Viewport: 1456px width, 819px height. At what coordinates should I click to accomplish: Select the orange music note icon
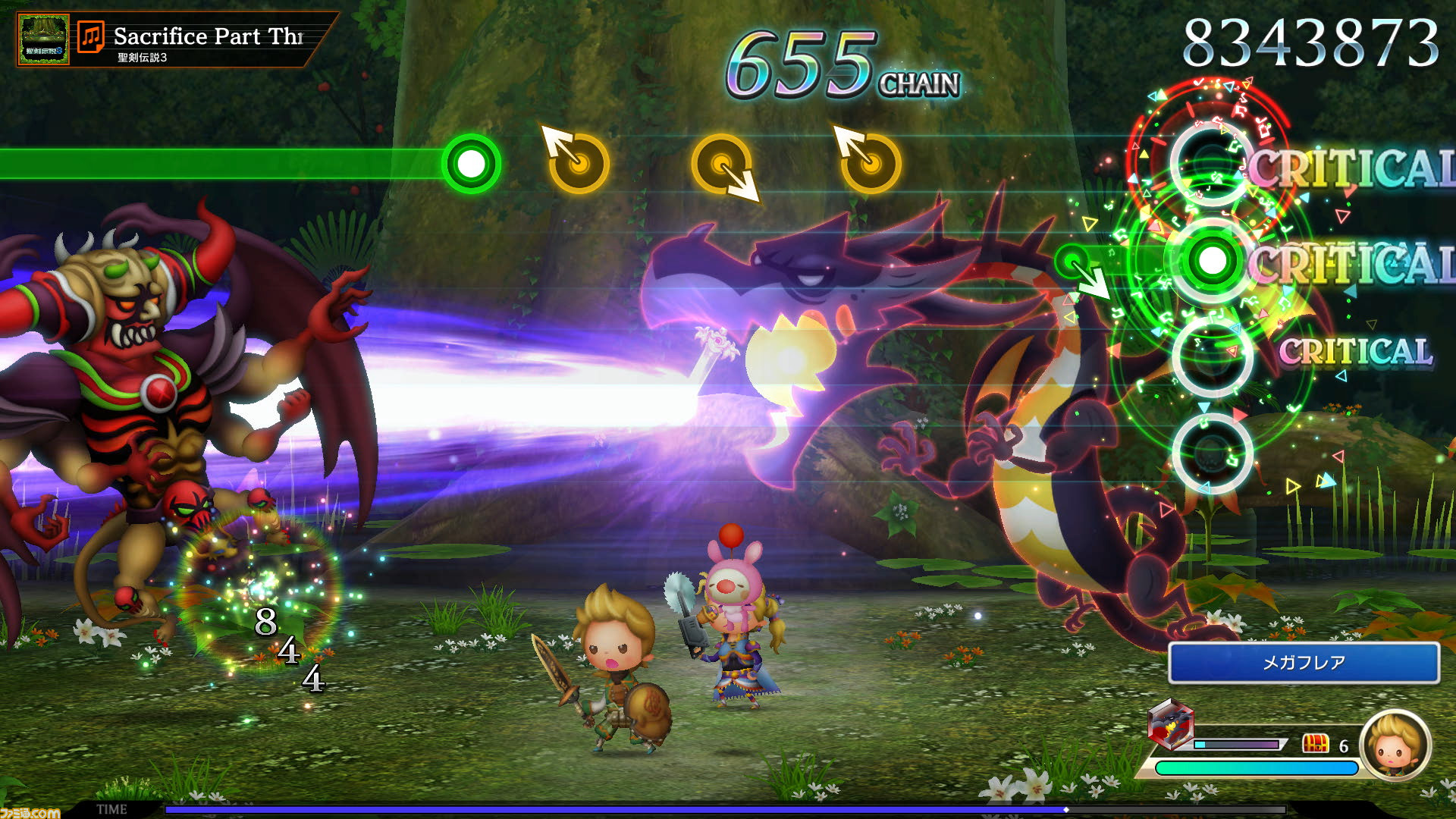coord(91,37)
